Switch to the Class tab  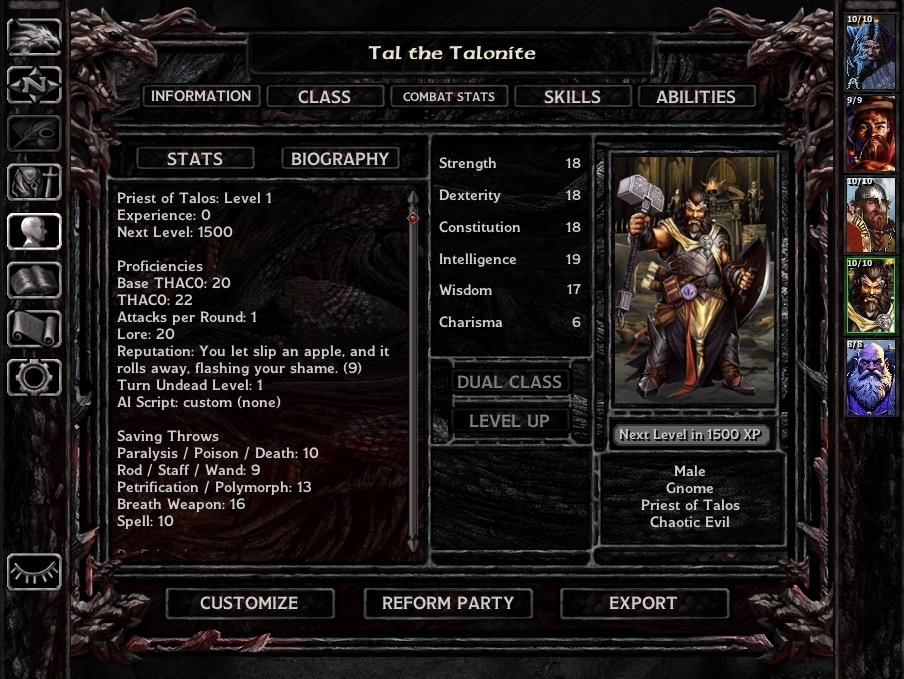coord(324,97)
